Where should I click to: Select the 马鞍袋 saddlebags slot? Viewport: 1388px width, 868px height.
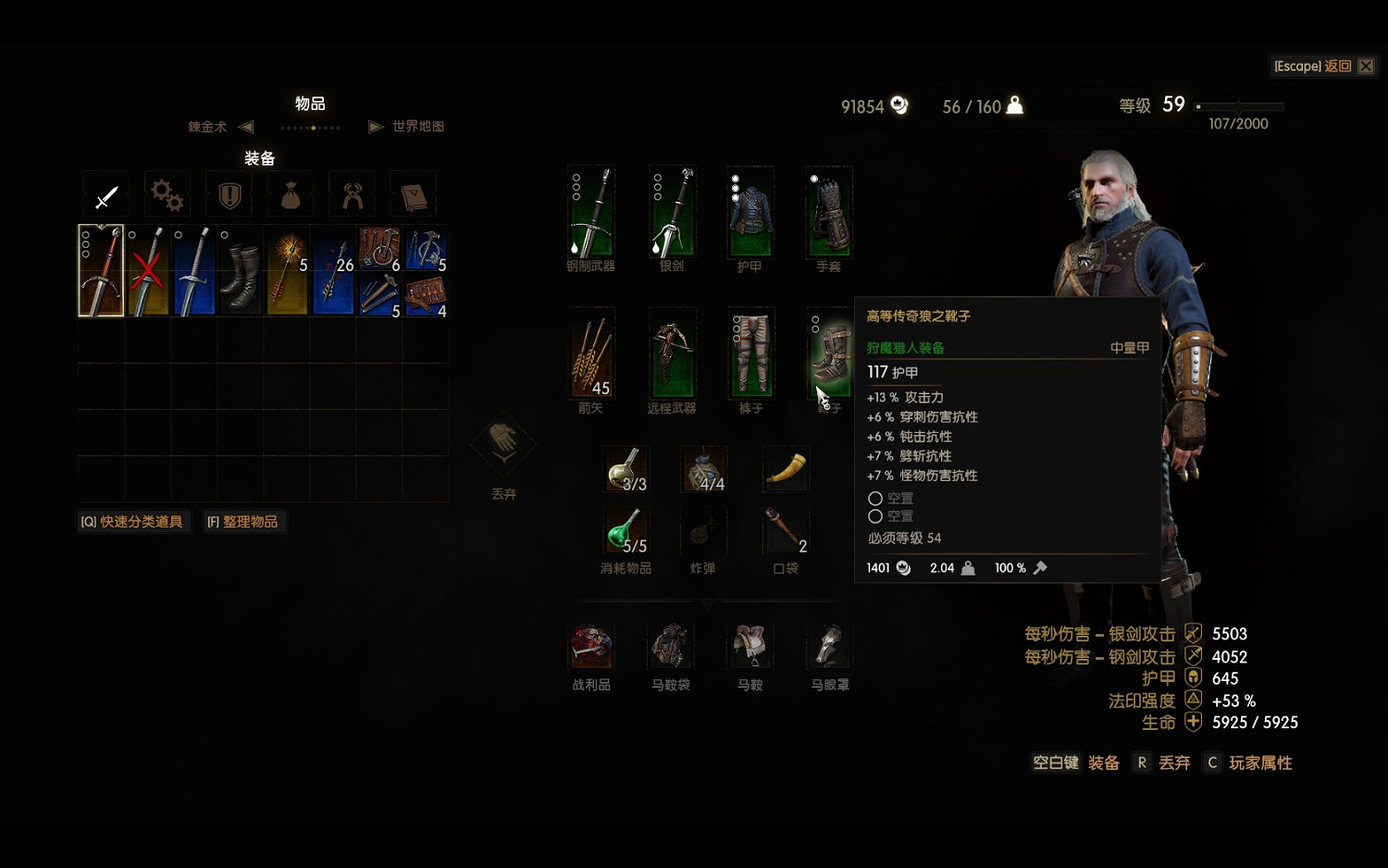tap(671, 643)
